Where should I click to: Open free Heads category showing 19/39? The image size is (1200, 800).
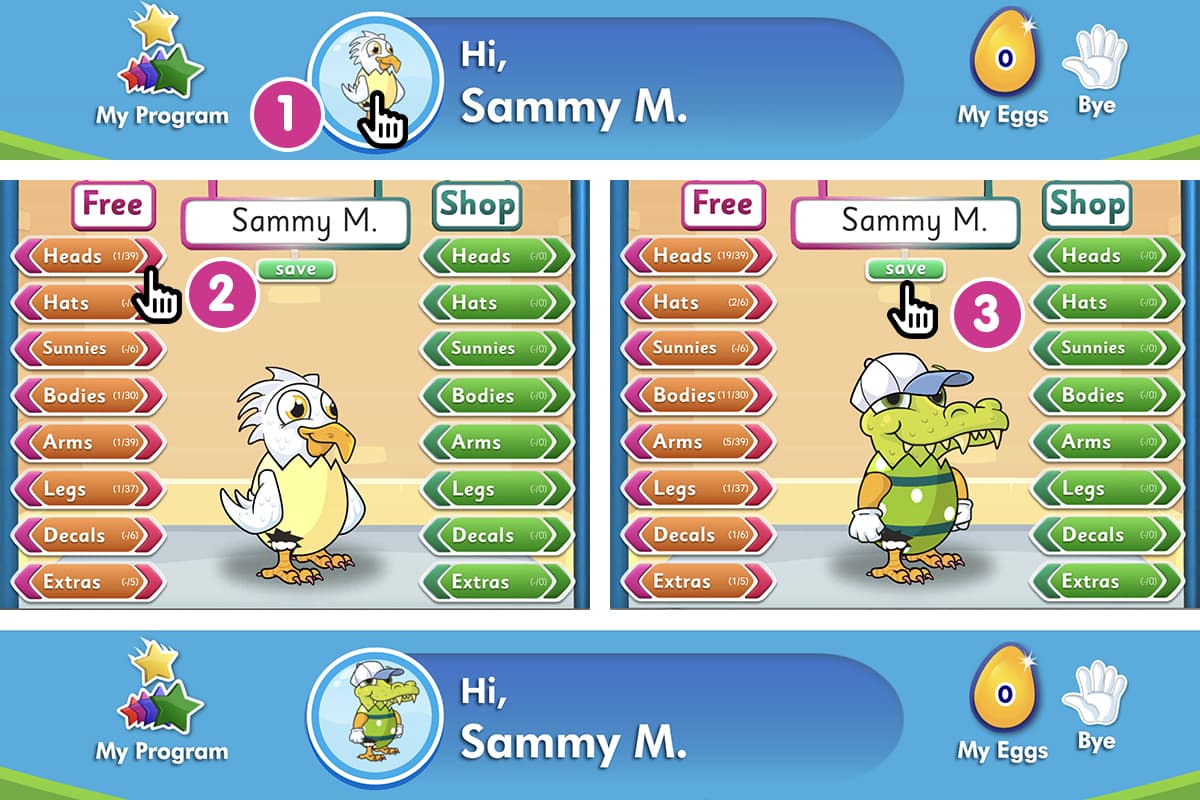point(697,256)
